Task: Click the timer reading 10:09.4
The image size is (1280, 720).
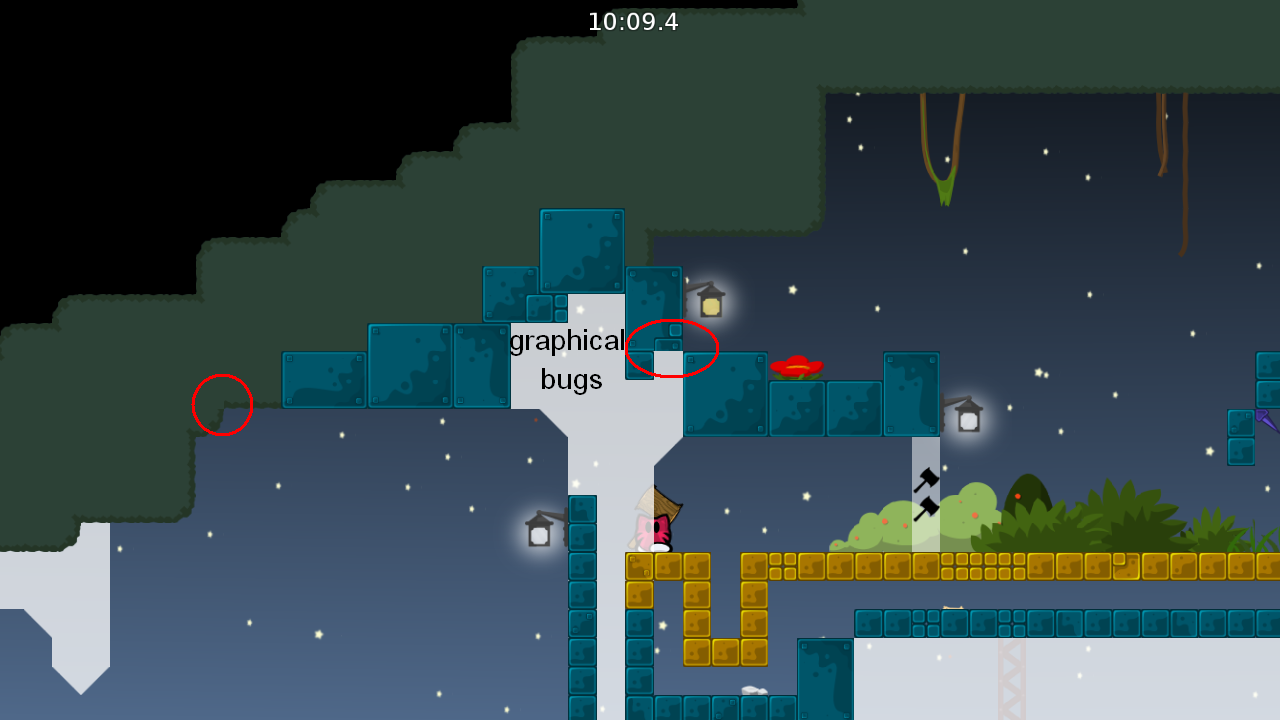Action: 632,22
